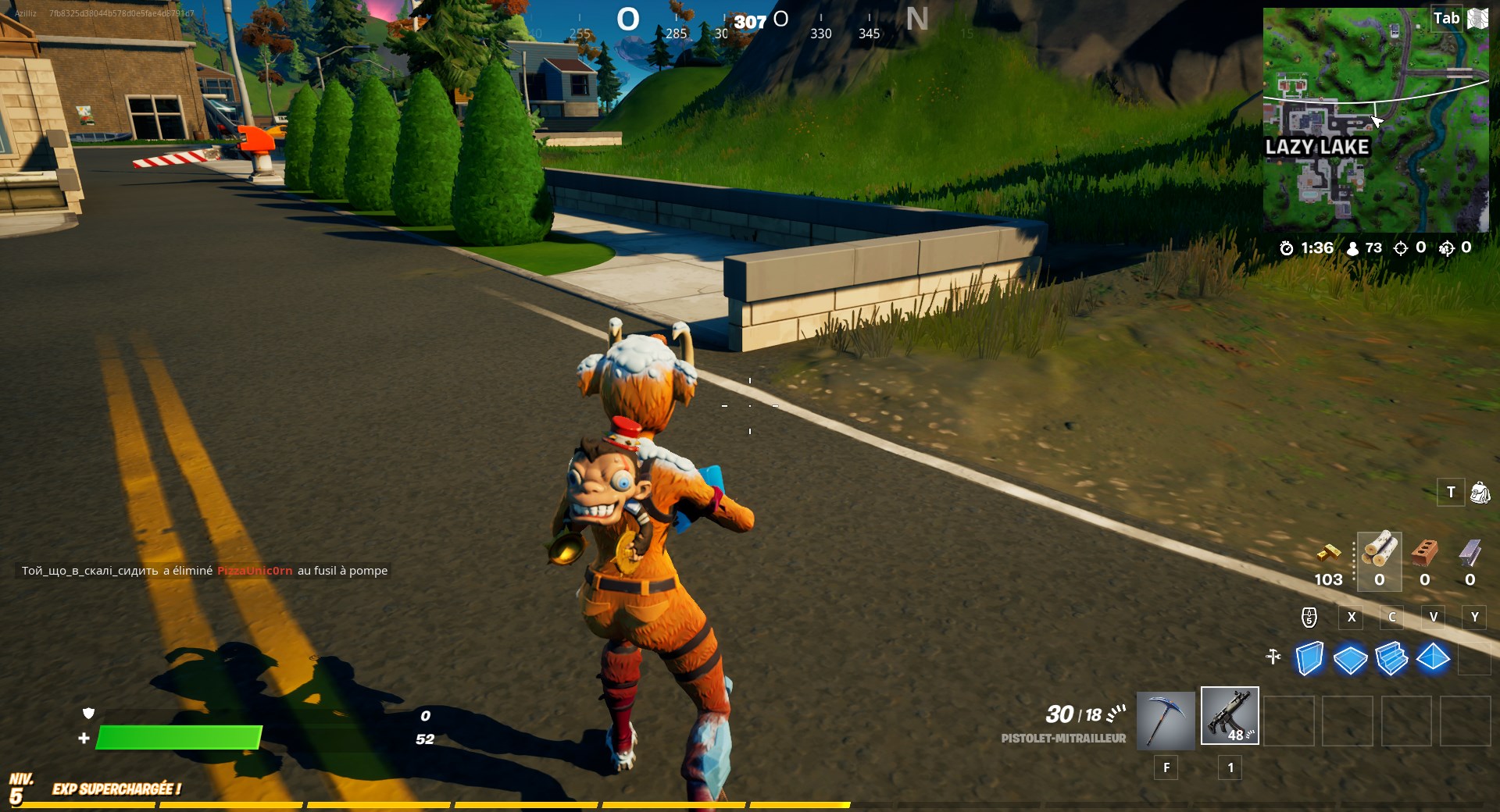The width and height of the screenshot is (1500, 812).
Task: Click the trap slot hammer icon
Action: pos(1273,657)
